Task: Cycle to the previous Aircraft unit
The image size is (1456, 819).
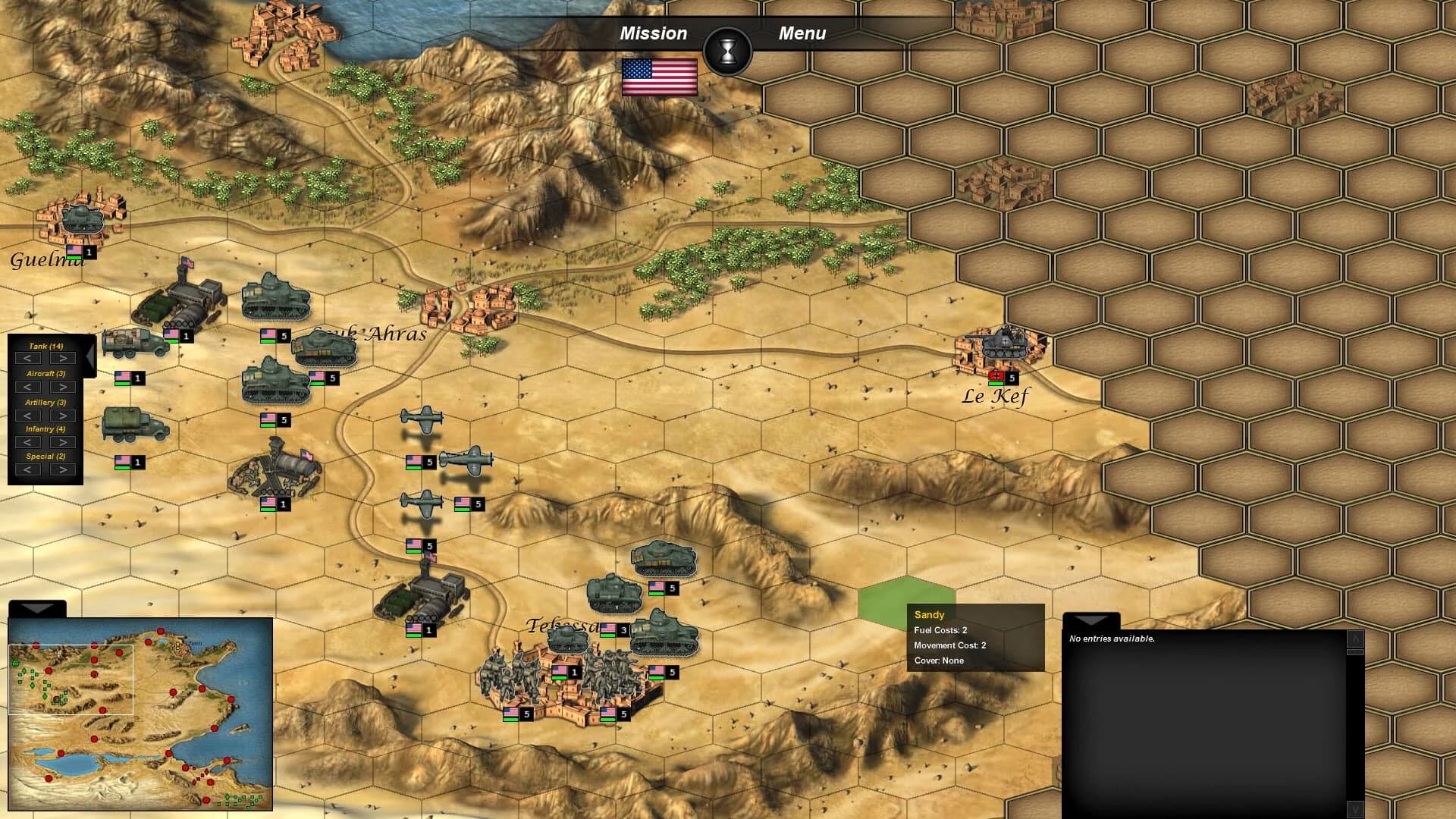Action: [x=29, y=387]
